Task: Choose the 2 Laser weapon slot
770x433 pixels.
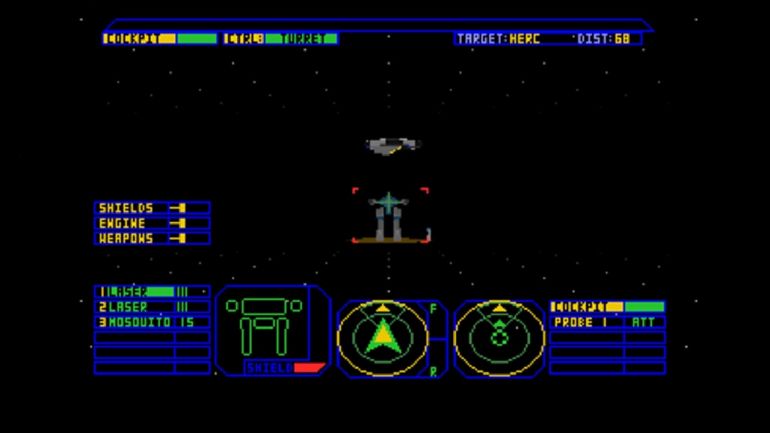Action: 152,307
